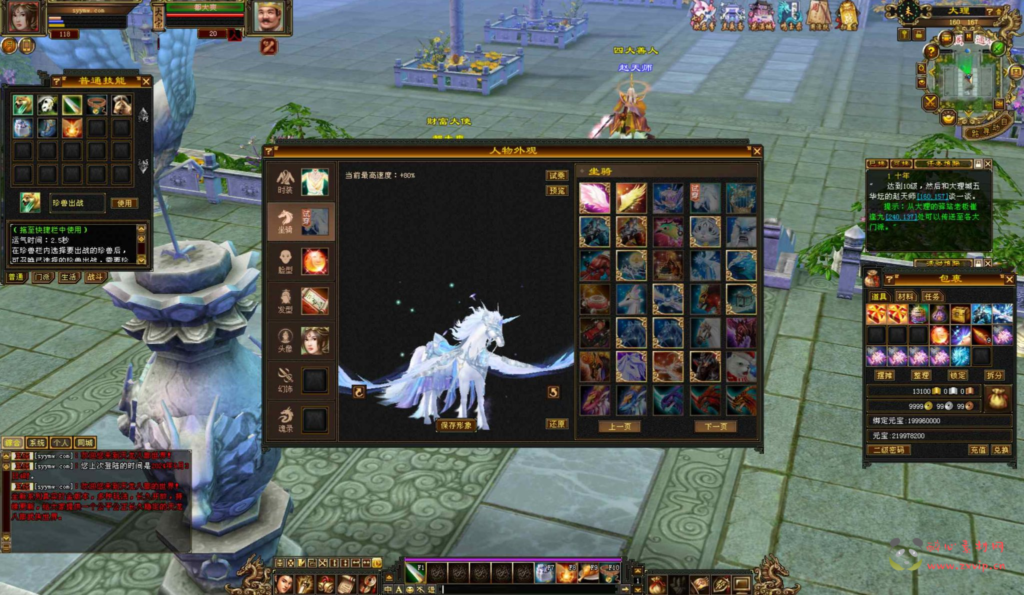This screenshot has width=1024, height=595.
Task: Switch to the 战斗 combat skills tab
Action: (95, 277)
